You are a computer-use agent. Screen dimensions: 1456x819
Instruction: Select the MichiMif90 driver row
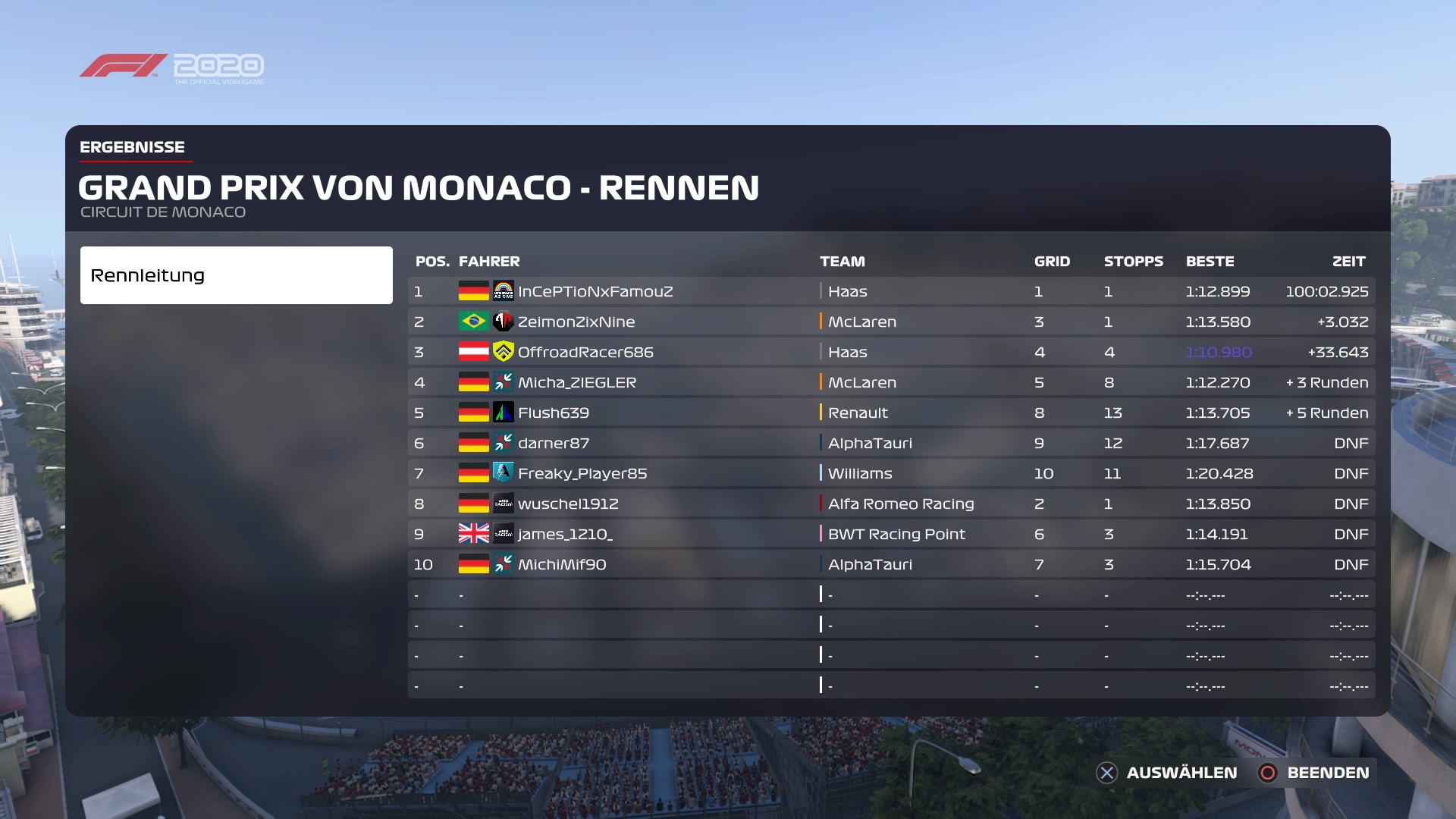click(x=562, y=564)
